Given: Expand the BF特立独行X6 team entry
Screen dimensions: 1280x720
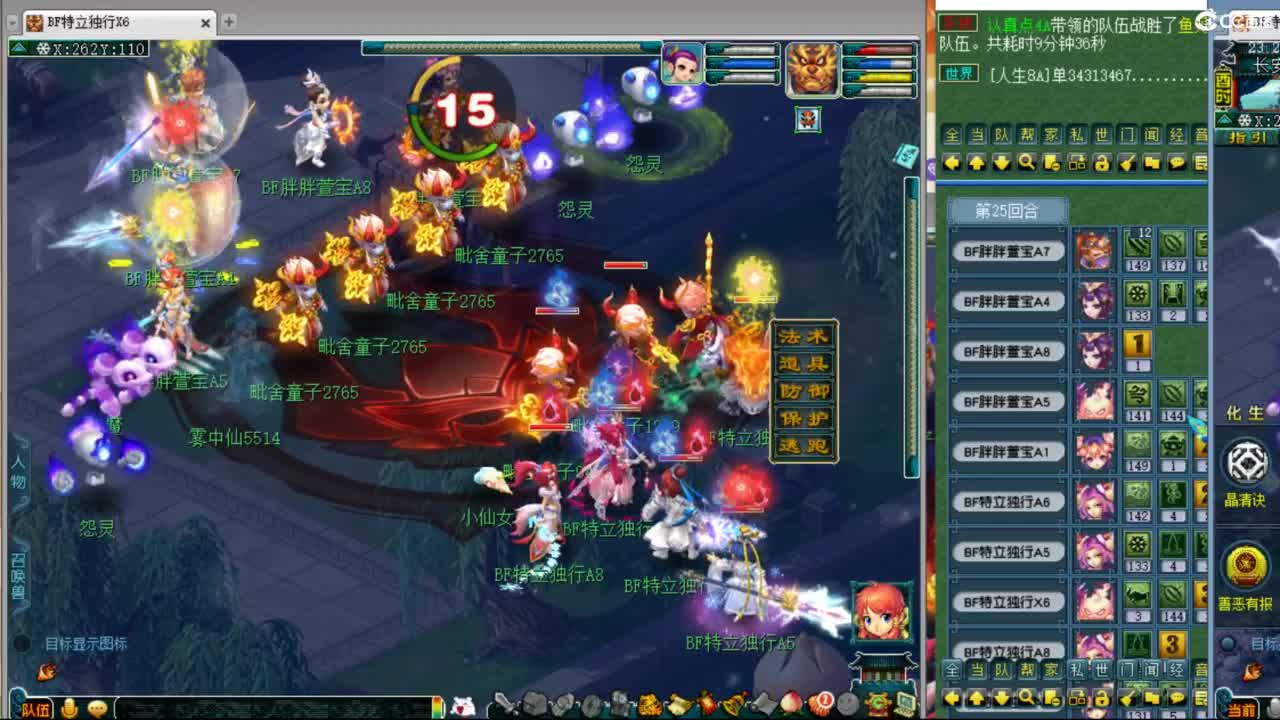Looking at the screenshot, I should click(x=1007, y=601).
